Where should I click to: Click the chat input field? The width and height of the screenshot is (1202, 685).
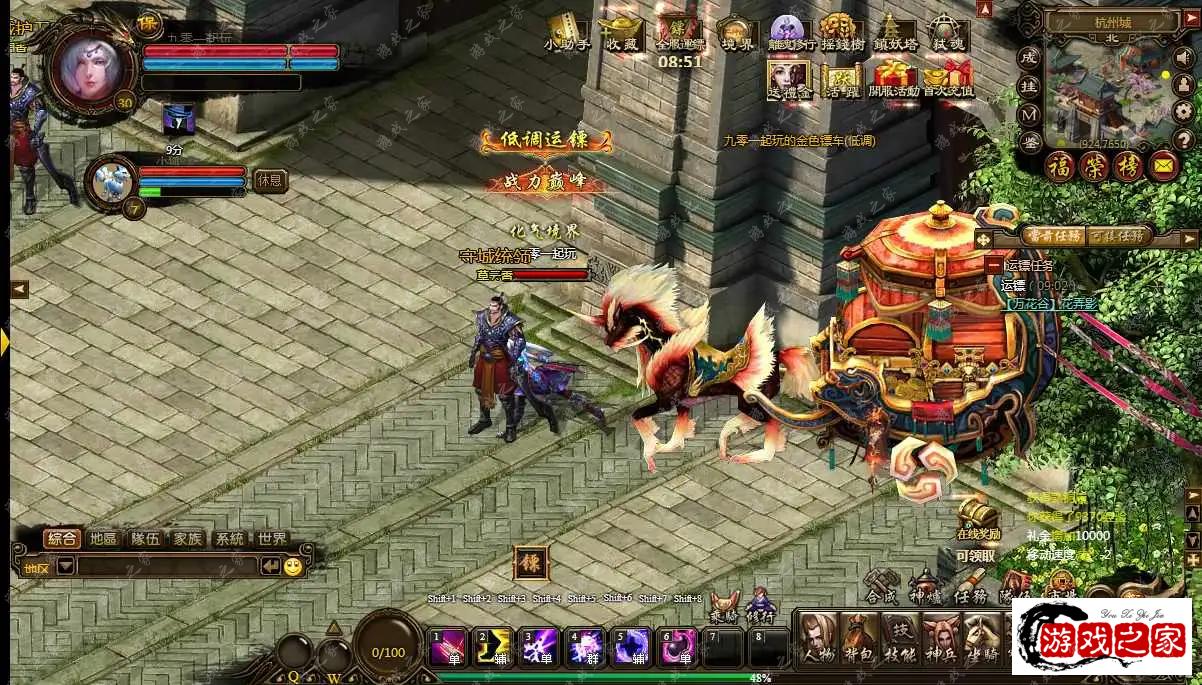coord(166,566)
